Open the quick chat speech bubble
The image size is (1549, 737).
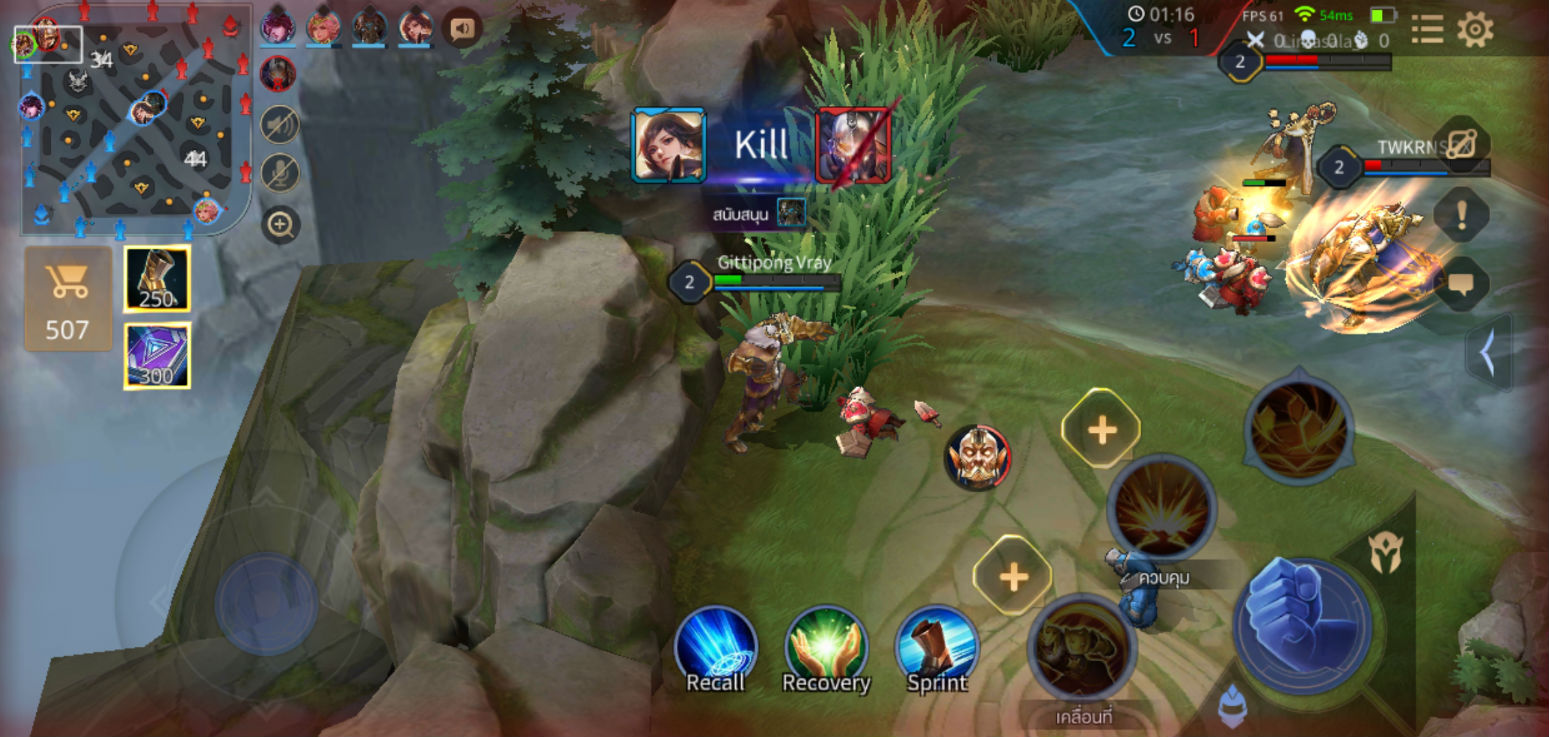tap(1461, 283)
